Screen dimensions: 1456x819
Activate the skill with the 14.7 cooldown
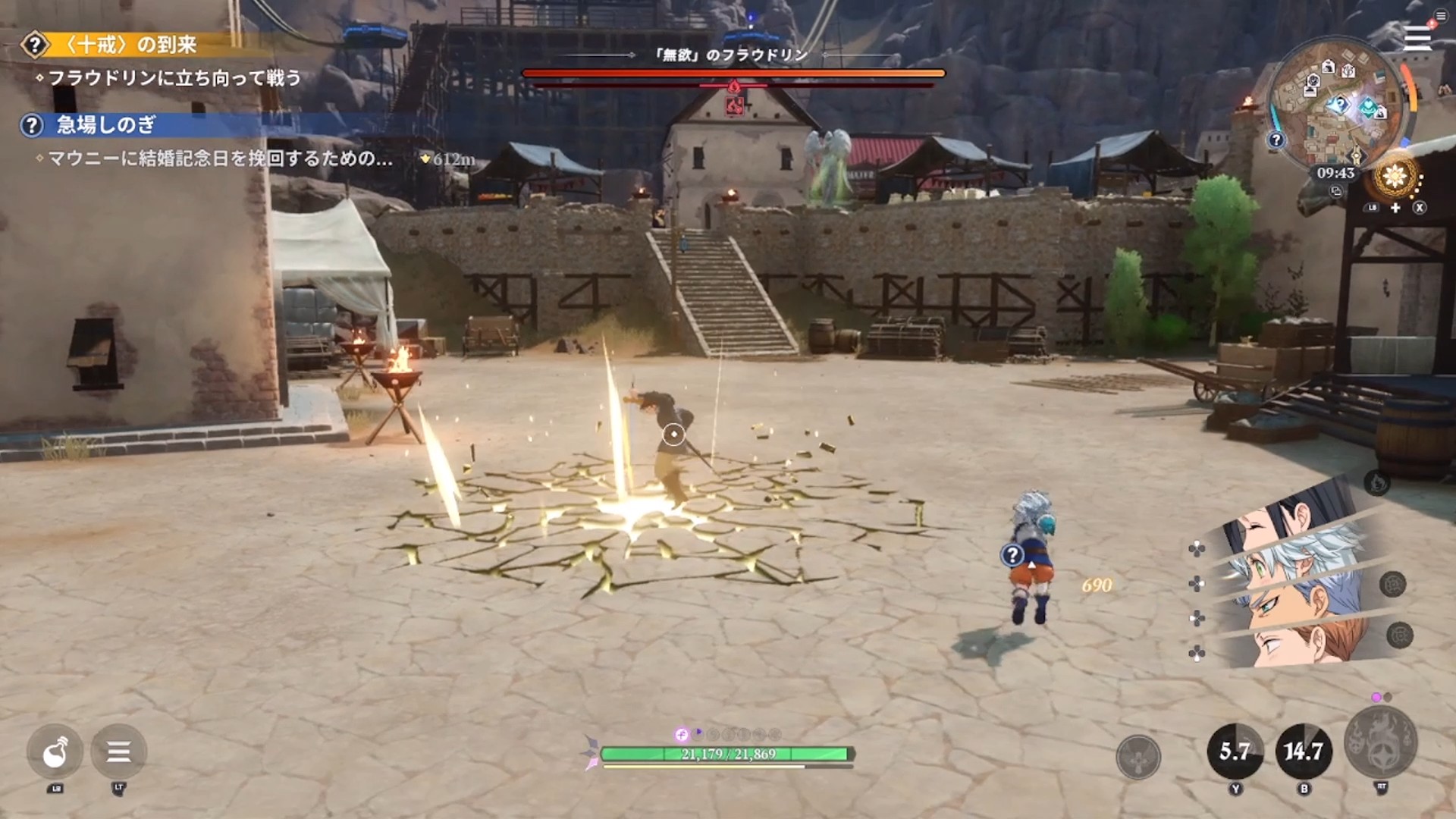click(x=1304, y=752)
